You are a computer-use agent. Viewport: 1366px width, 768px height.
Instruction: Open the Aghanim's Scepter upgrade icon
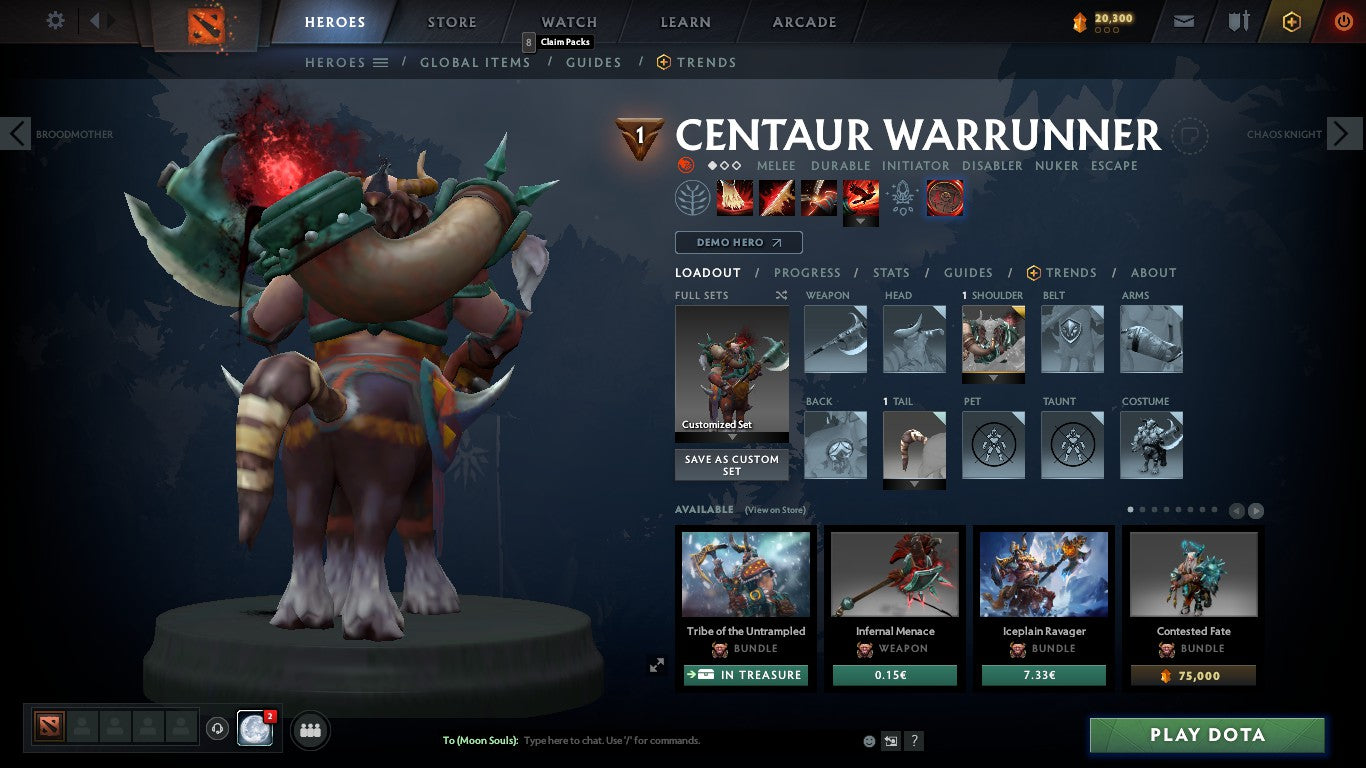(x=902, y=197)
